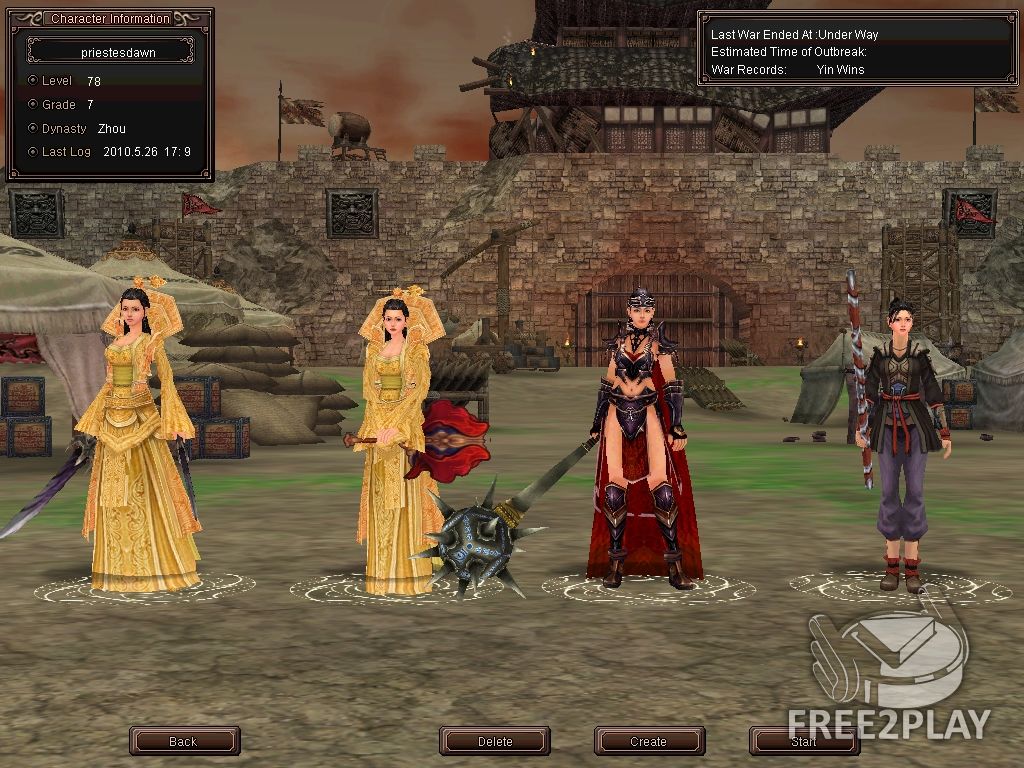
Task: Select the red-armored warrior with the spiked mace
Action: (645, 440)
